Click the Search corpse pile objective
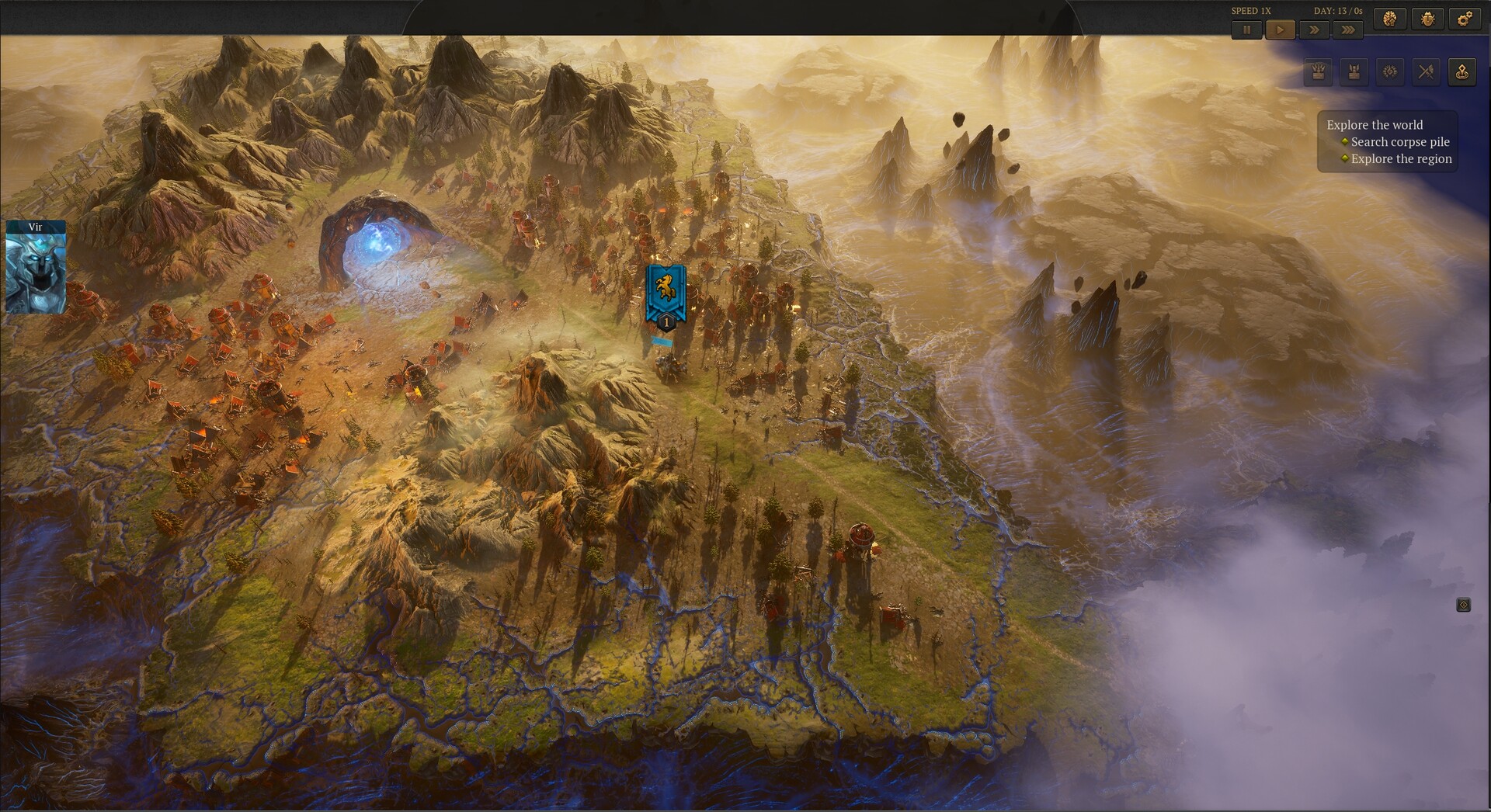1491x812 pixels. [x=1399, y=142]
